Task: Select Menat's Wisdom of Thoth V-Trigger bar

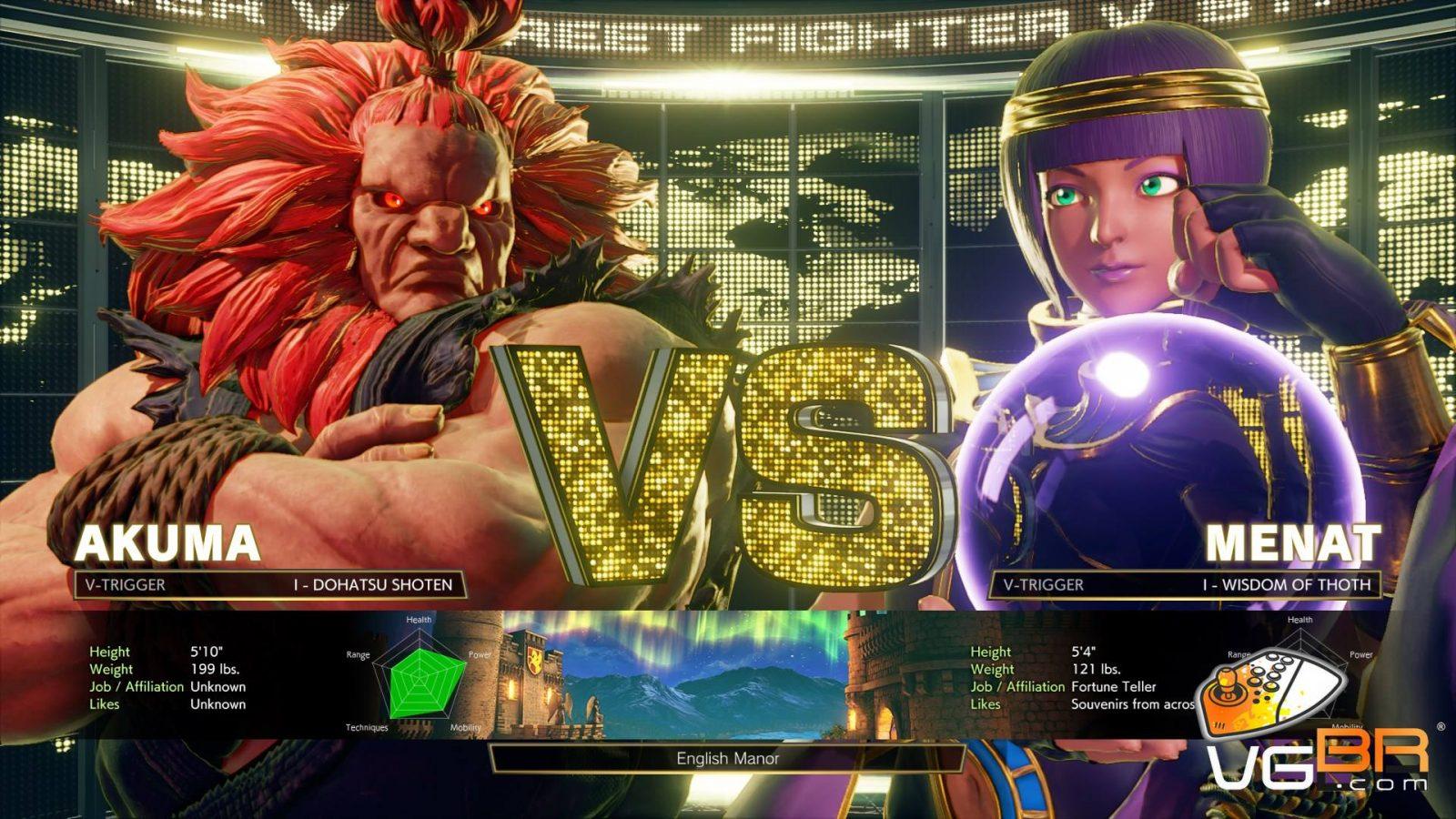Action: pos(1185,584)
